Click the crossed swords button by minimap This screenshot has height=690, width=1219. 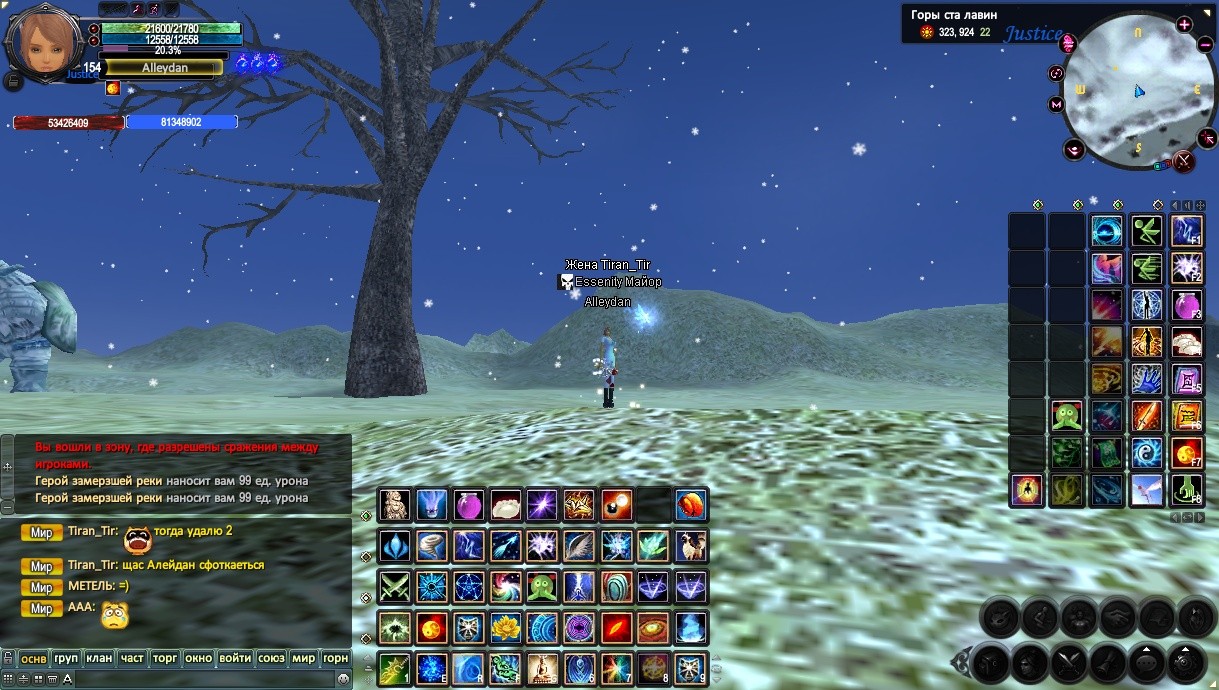pos(1184,160)
